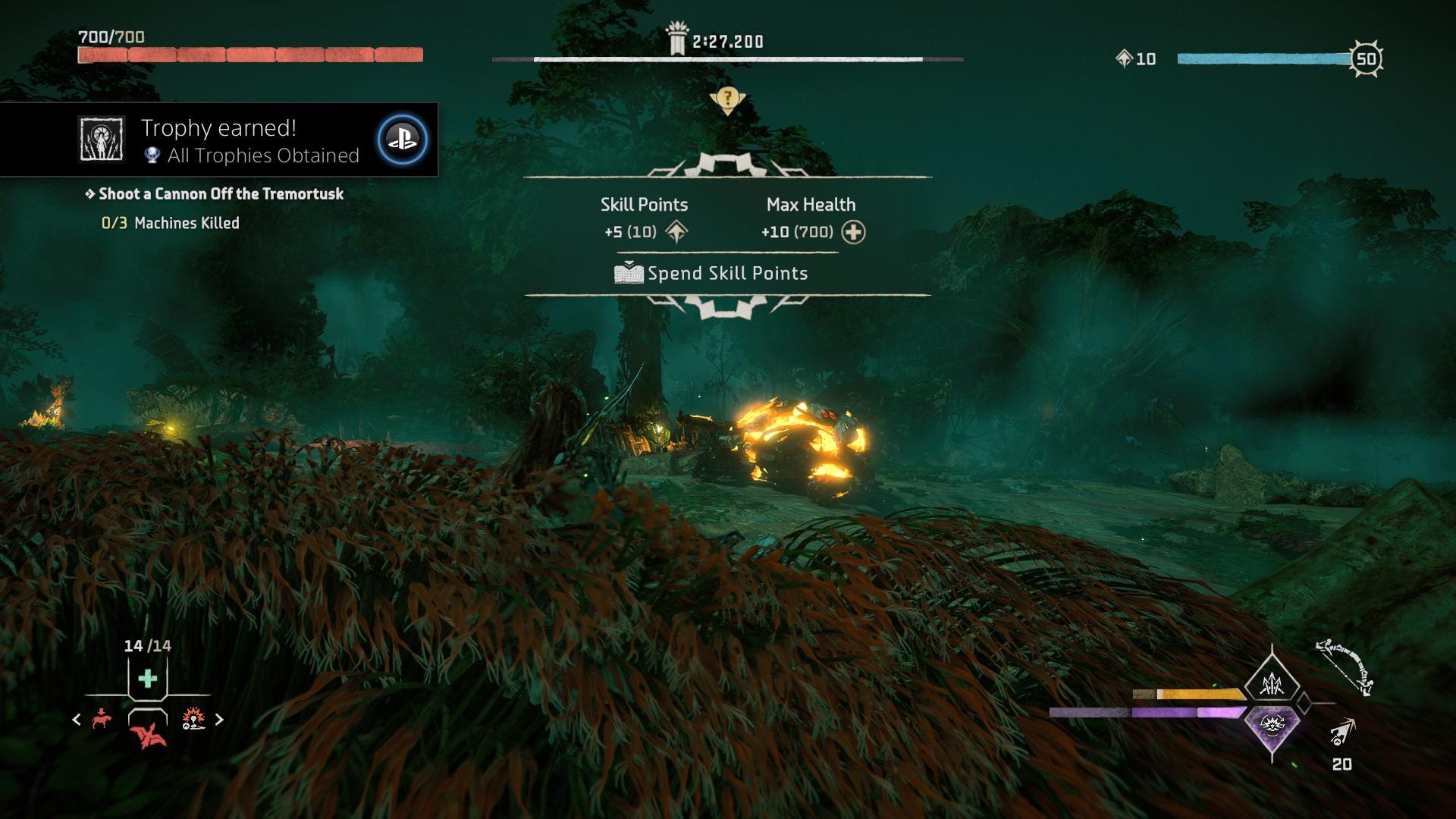Cycle tools right with the right chevron

pos(218,719)
